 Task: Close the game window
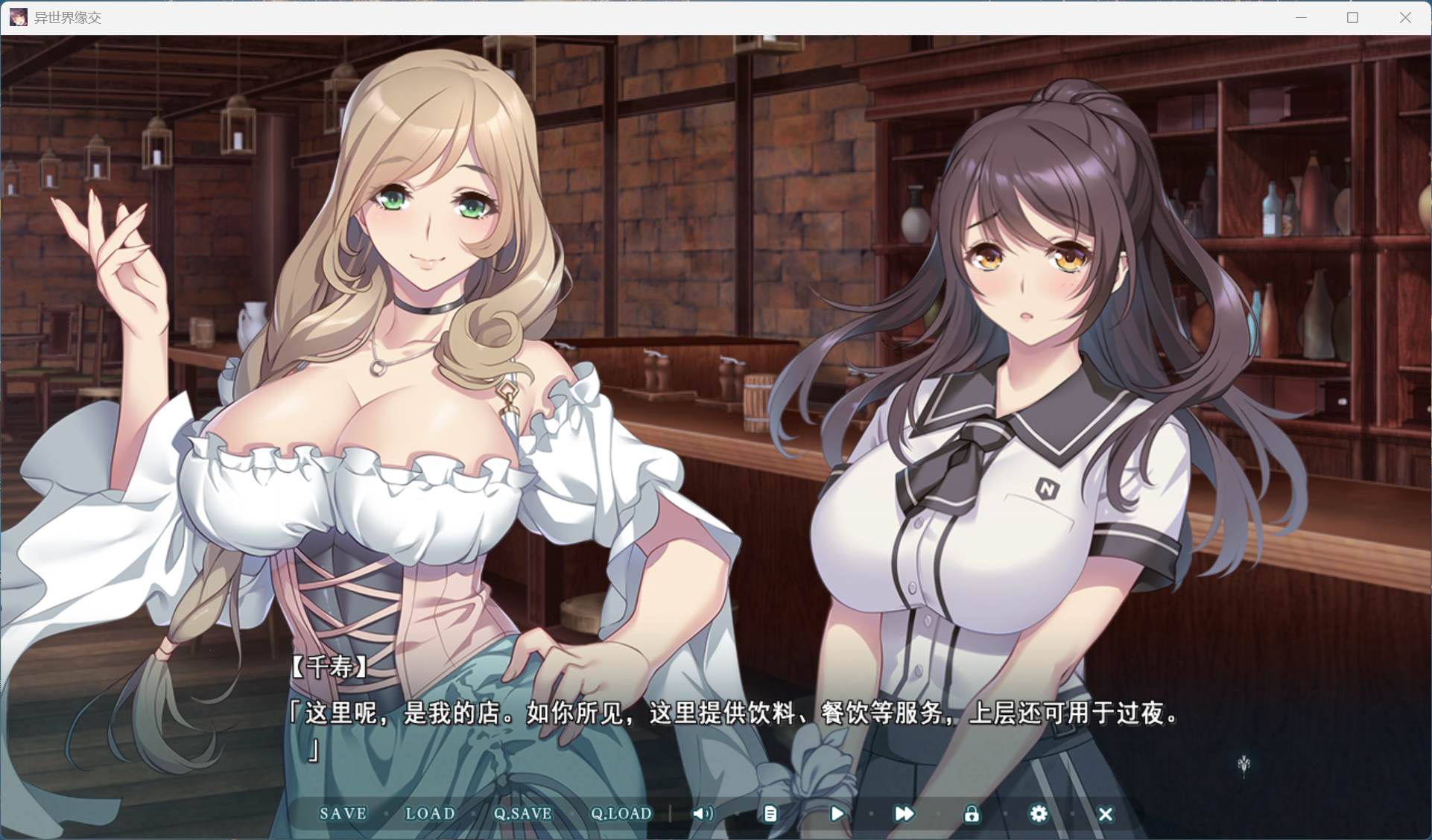tap(1405, 17)
